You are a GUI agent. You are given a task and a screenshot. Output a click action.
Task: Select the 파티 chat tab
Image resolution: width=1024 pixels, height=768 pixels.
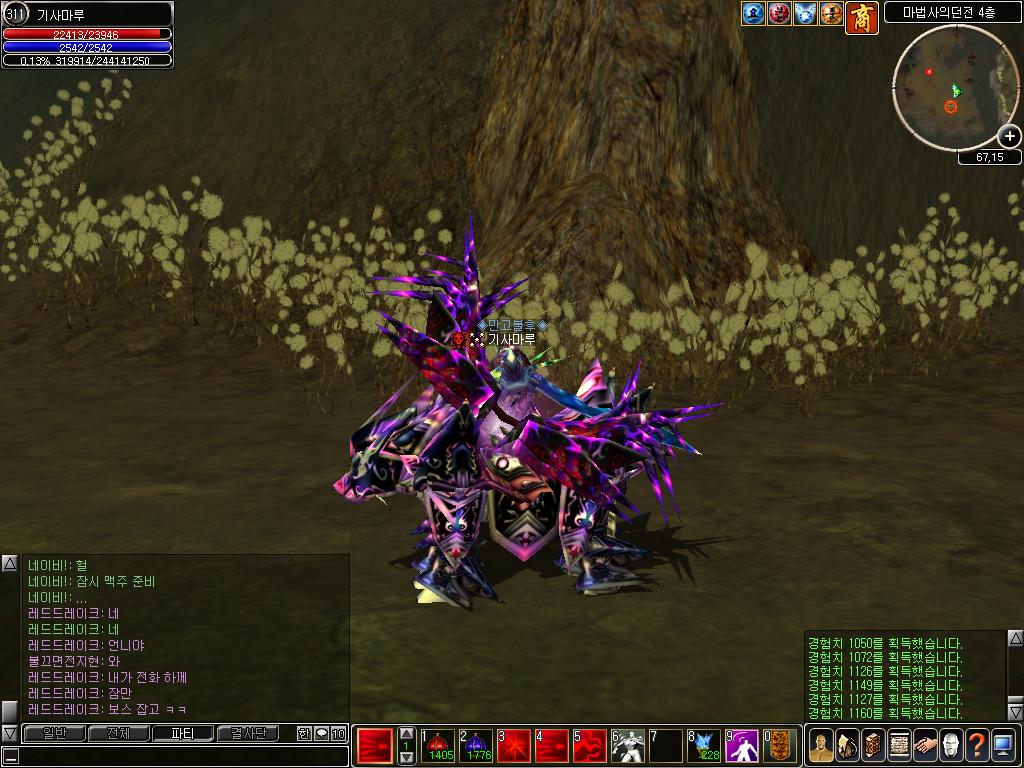click(183, 733)
